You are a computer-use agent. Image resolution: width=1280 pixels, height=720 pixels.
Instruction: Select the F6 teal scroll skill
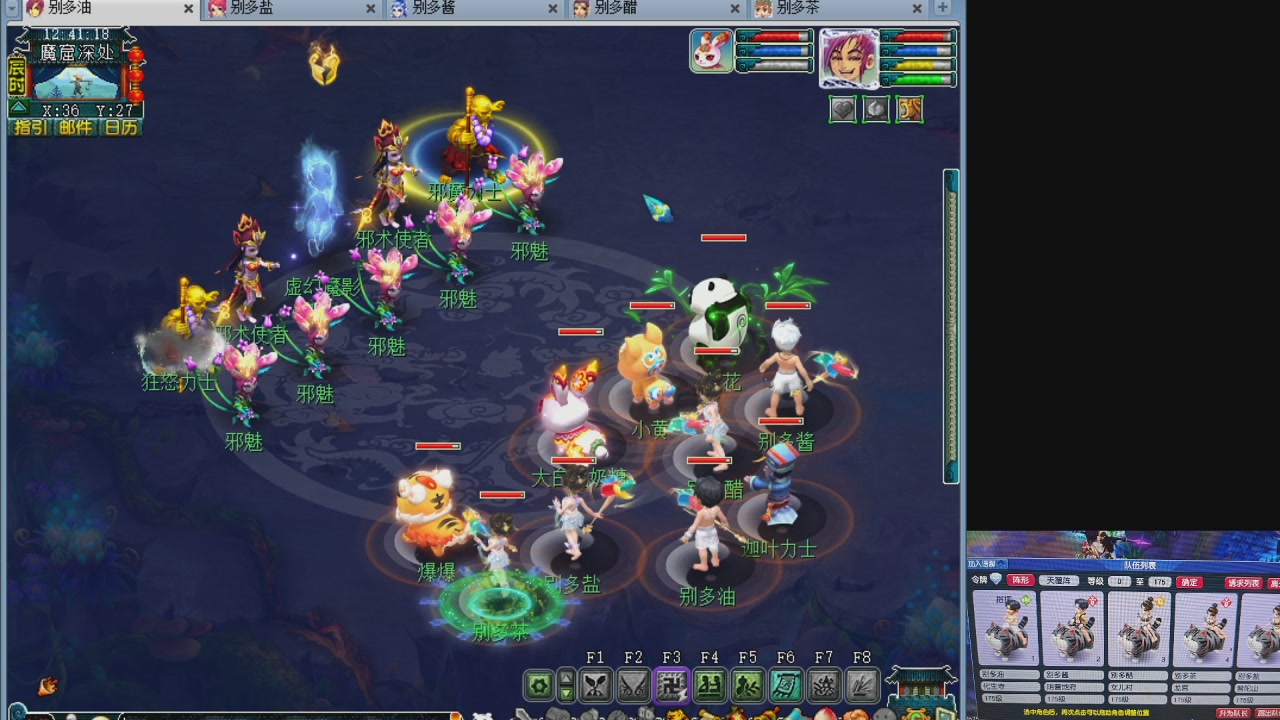(x=786, y=685)
